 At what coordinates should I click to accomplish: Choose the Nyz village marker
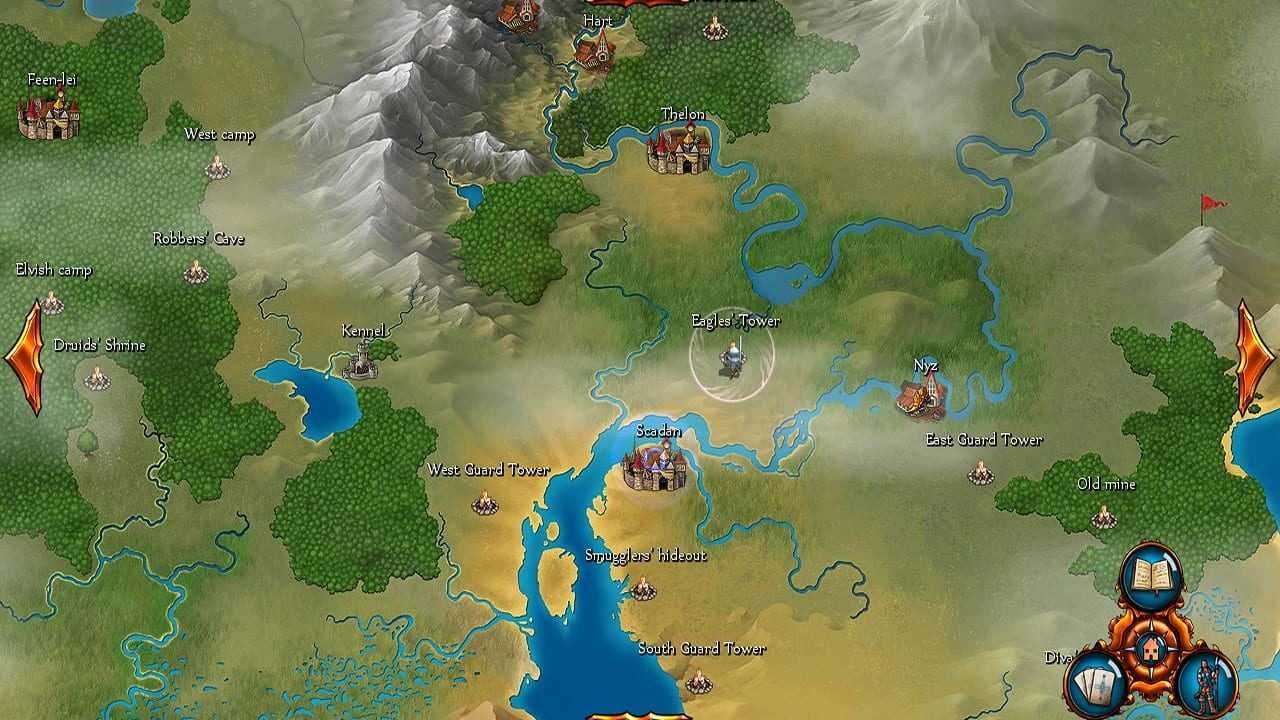(x=920, y=397)
